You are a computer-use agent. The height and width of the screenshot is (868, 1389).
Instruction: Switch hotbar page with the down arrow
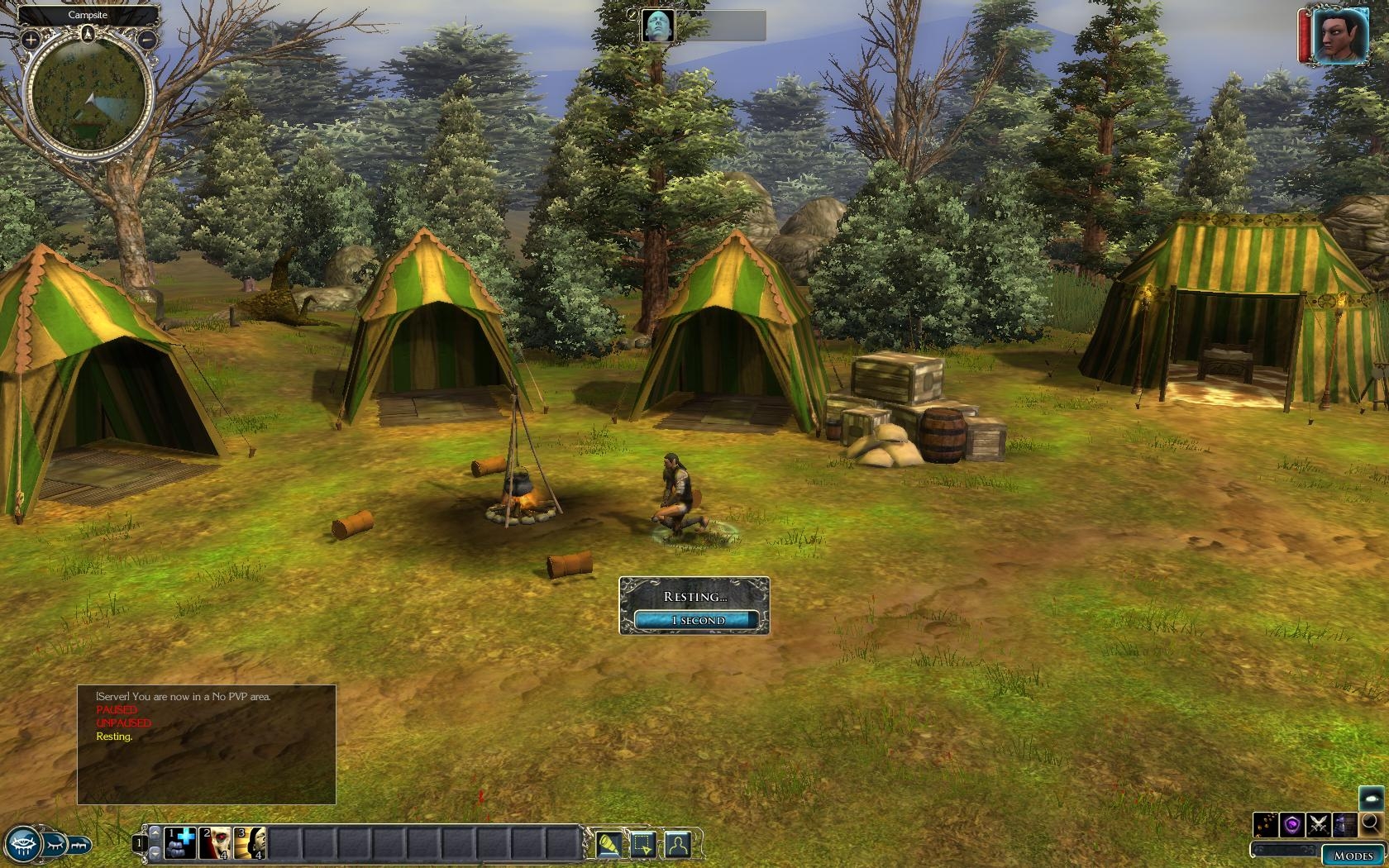154,851
